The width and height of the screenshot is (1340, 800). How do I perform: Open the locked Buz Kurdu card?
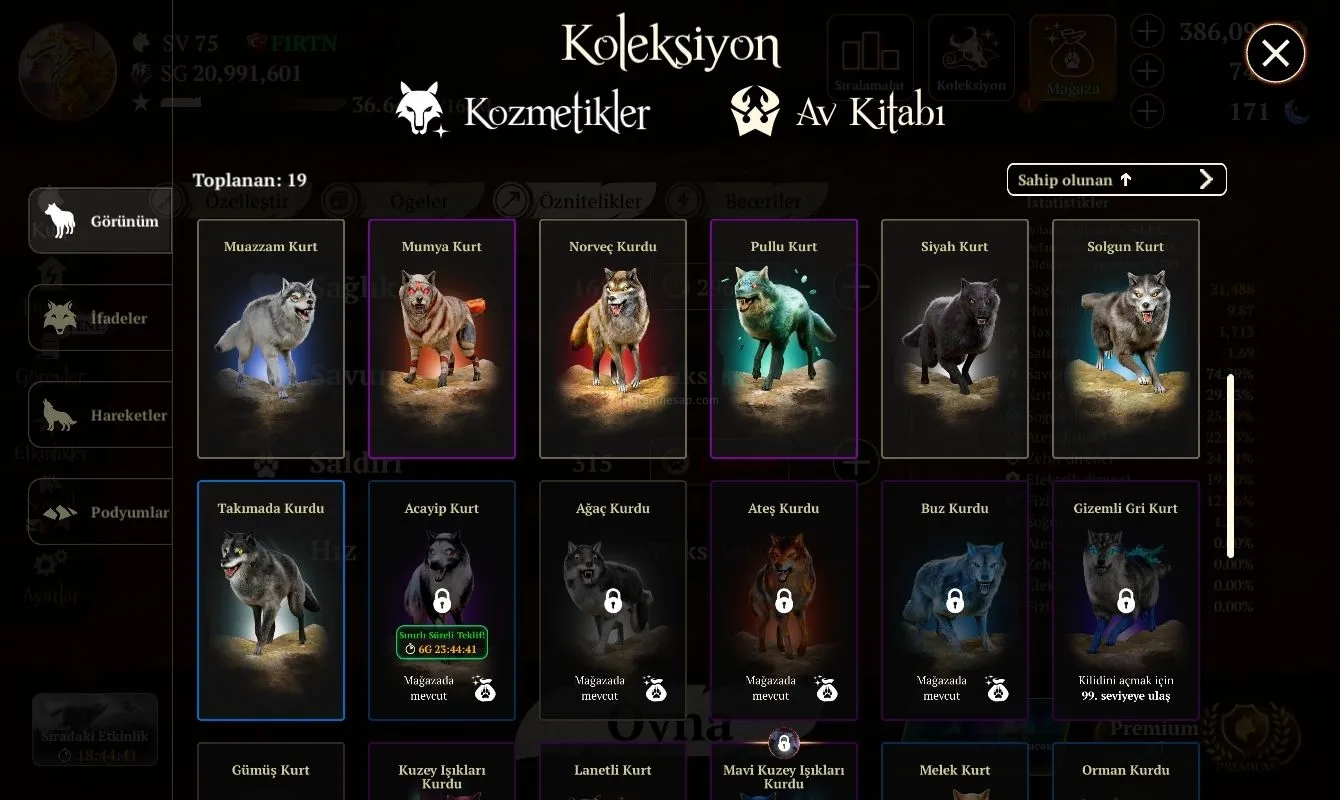[x=955, y=600]
